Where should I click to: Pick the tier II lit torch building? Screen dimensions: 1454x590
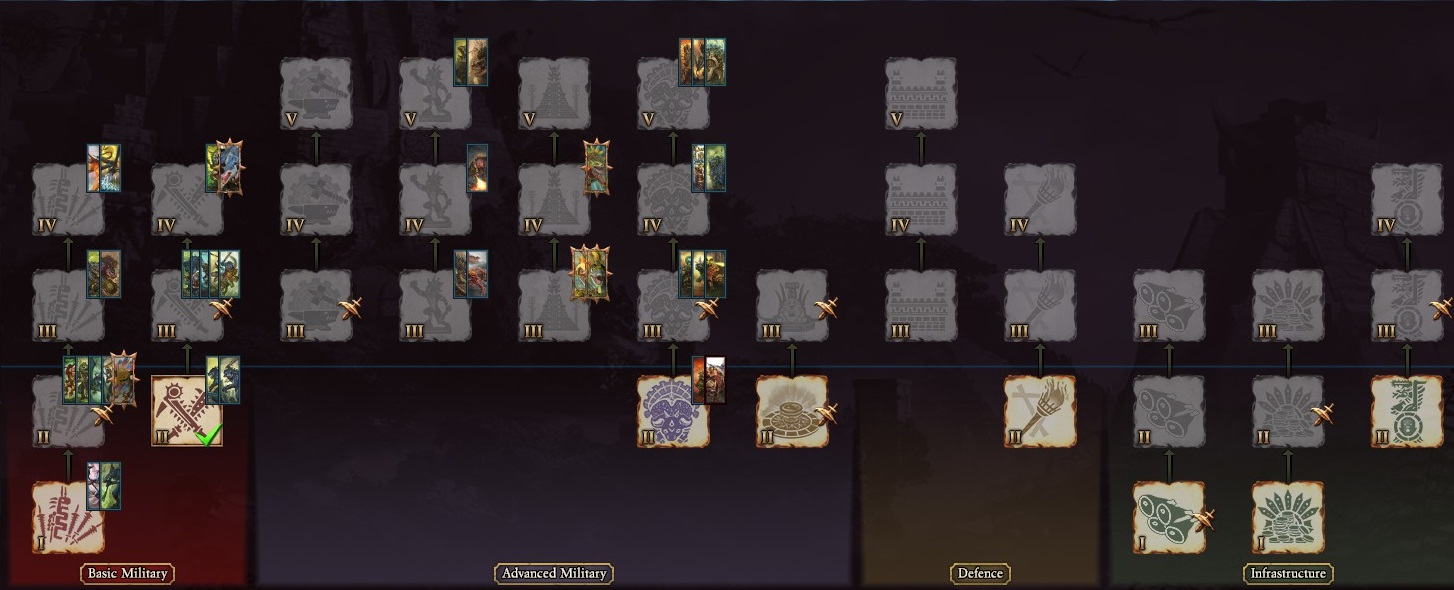(x=1040, y=411)
